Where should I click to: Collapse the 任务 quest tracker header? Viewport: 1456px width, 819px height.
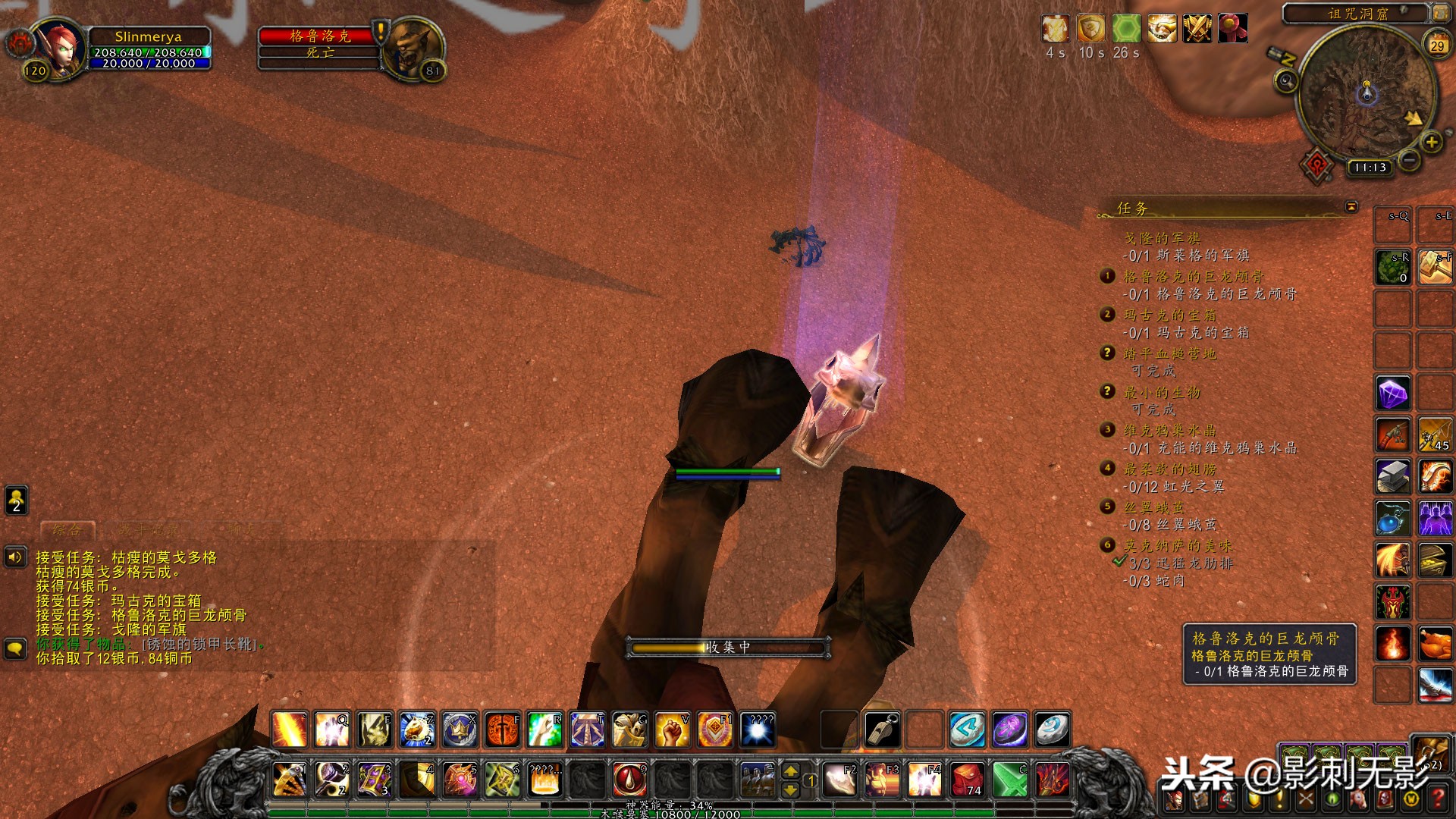(1351, 206)
